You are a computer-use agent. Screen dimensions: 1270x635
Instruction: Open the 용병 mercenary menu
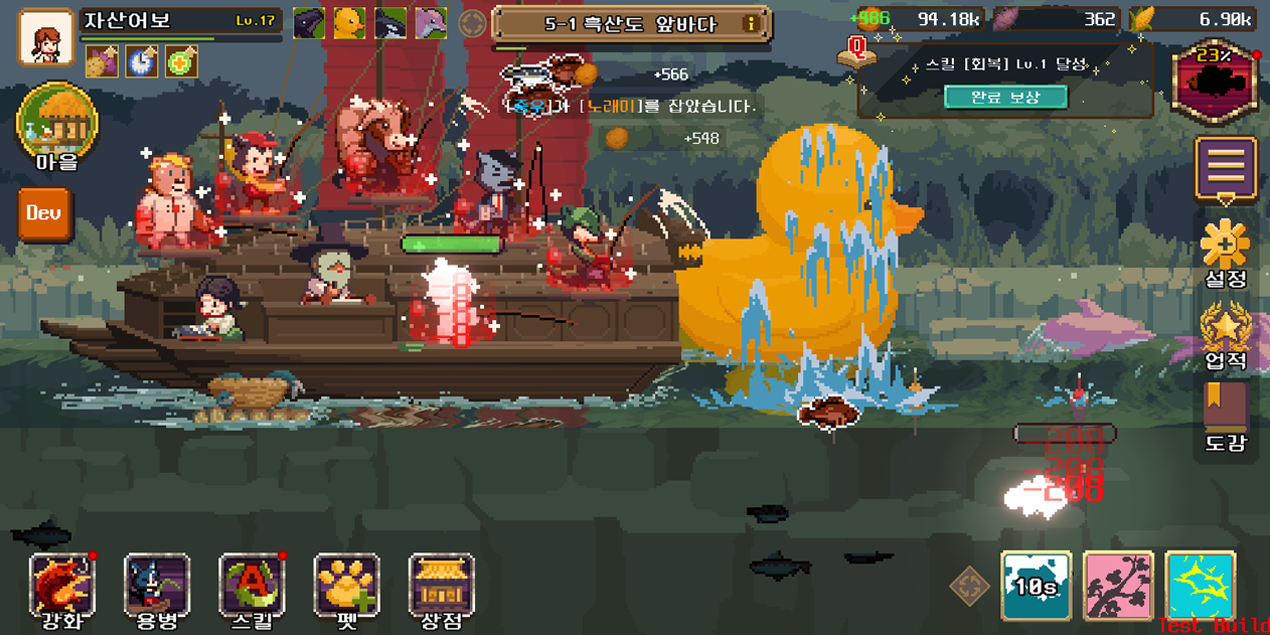157,587
